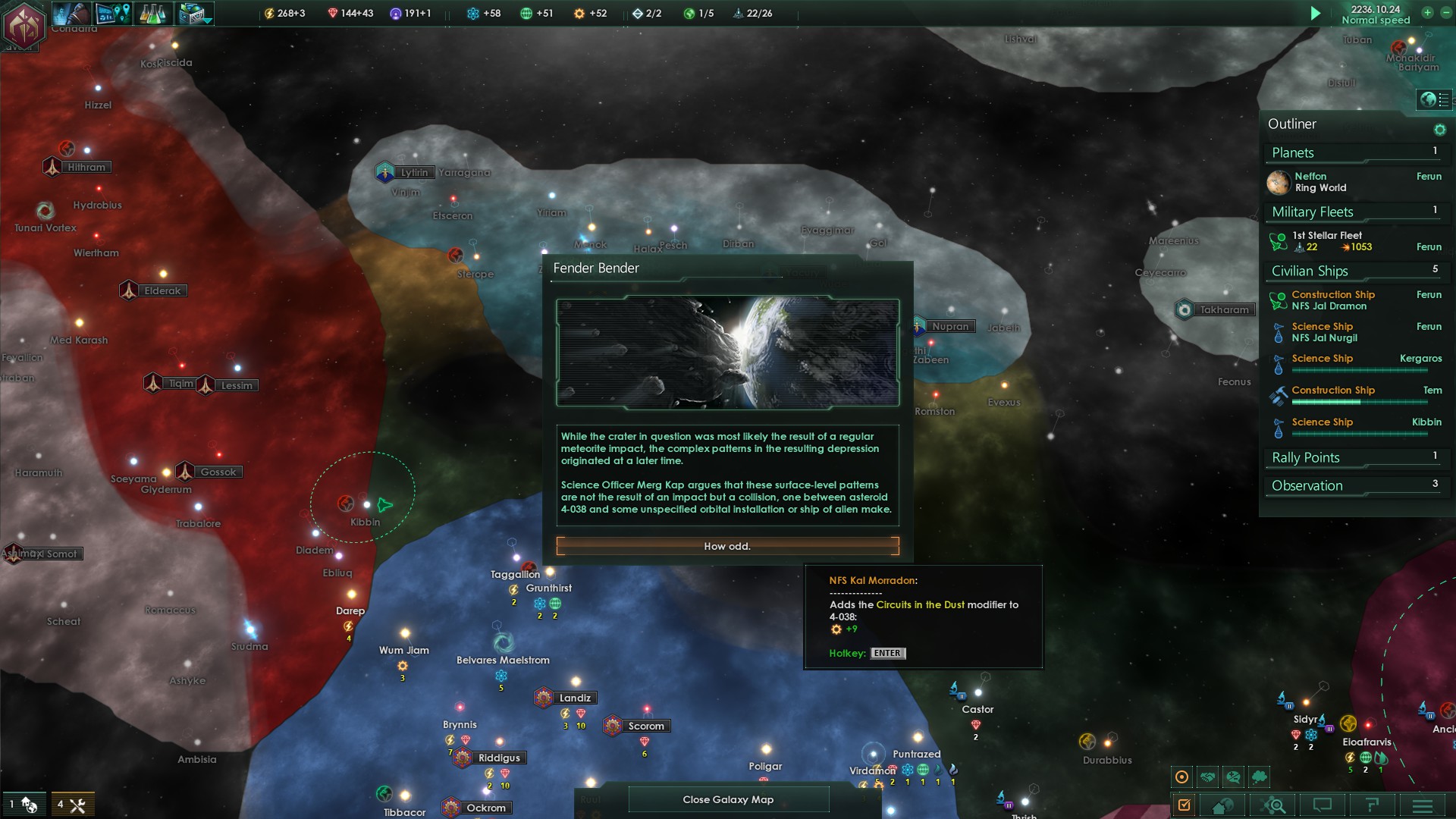Toggle the handshake diplomatic map mode
1456x819 pixels.
coord(1208,777)
